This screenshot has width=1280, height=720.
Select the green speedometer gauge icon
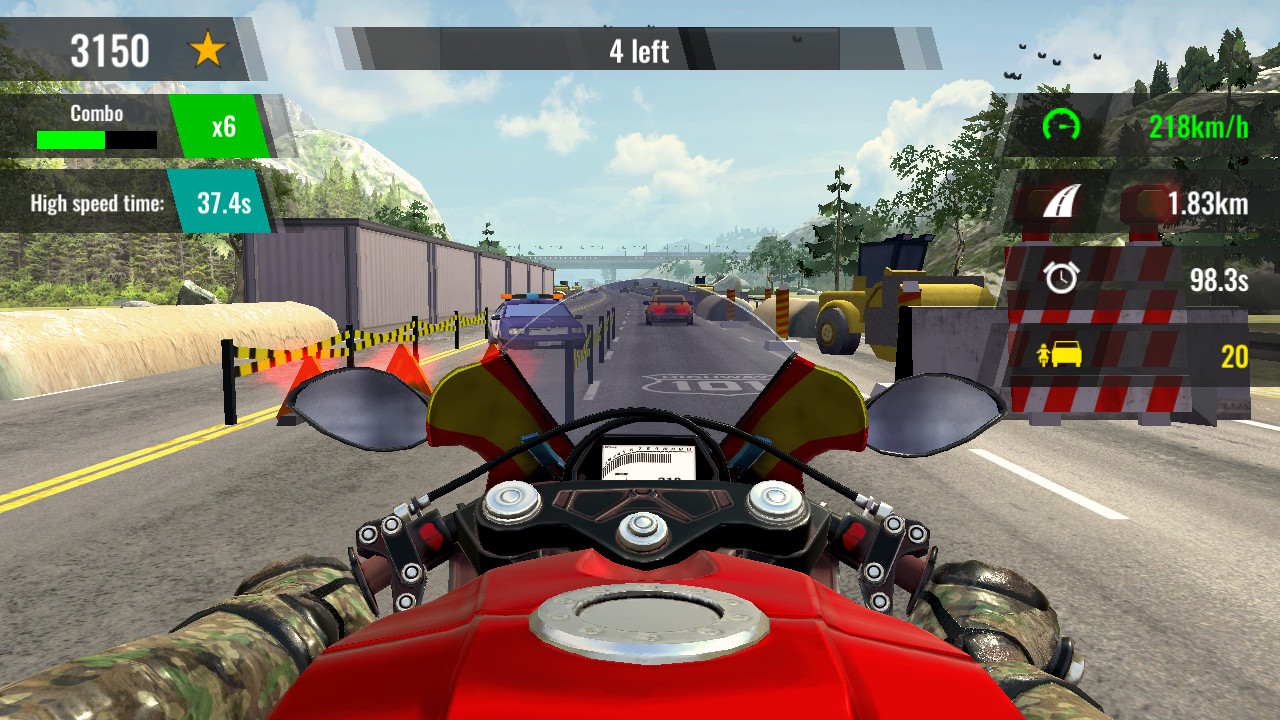pos(1061,126)
